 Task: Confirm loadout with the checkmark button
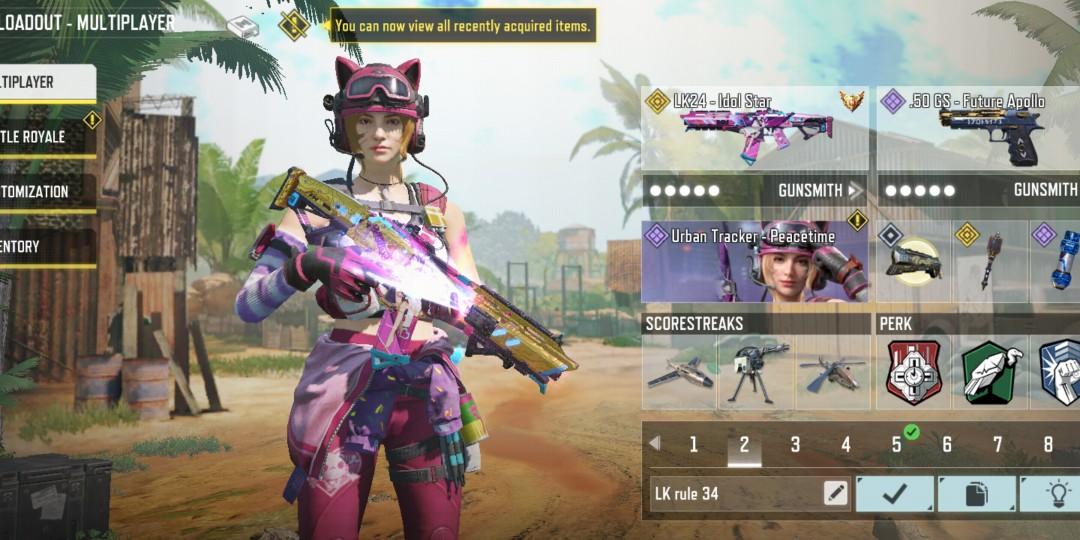click(x=895, y=493)
